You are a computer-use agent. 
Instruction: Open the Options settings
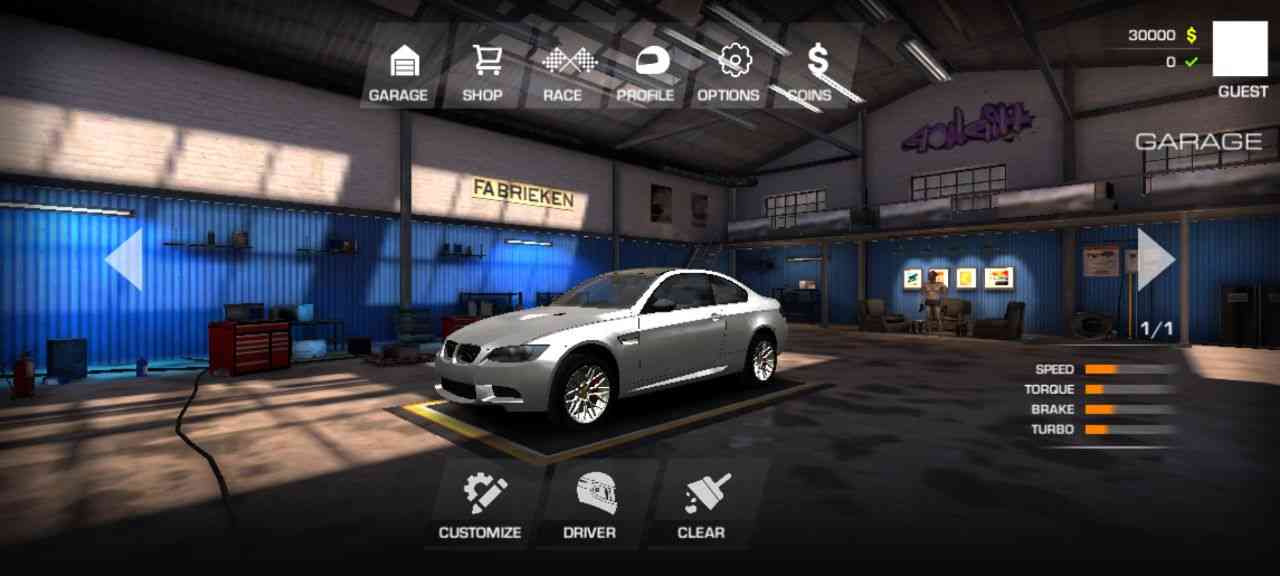pos(729,72)
